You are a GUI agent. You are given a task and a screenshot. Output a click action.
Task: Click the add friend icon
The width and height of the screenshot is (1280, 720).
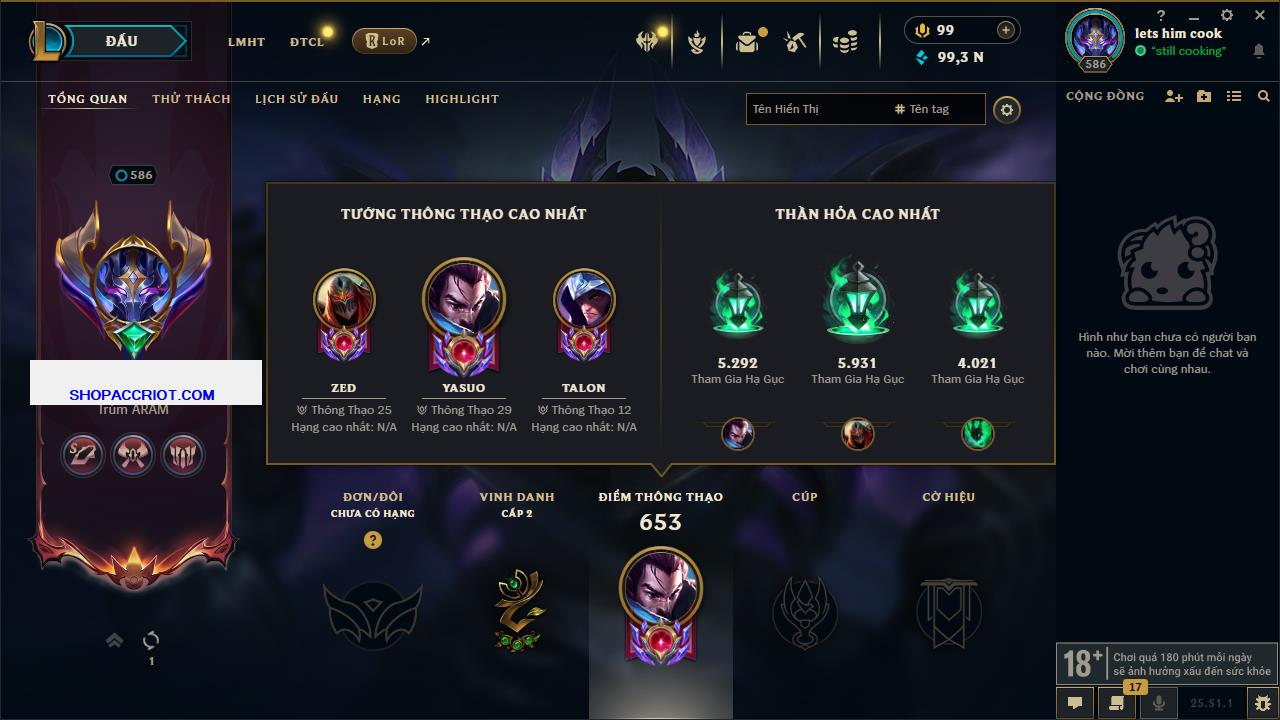[1174, 96]
